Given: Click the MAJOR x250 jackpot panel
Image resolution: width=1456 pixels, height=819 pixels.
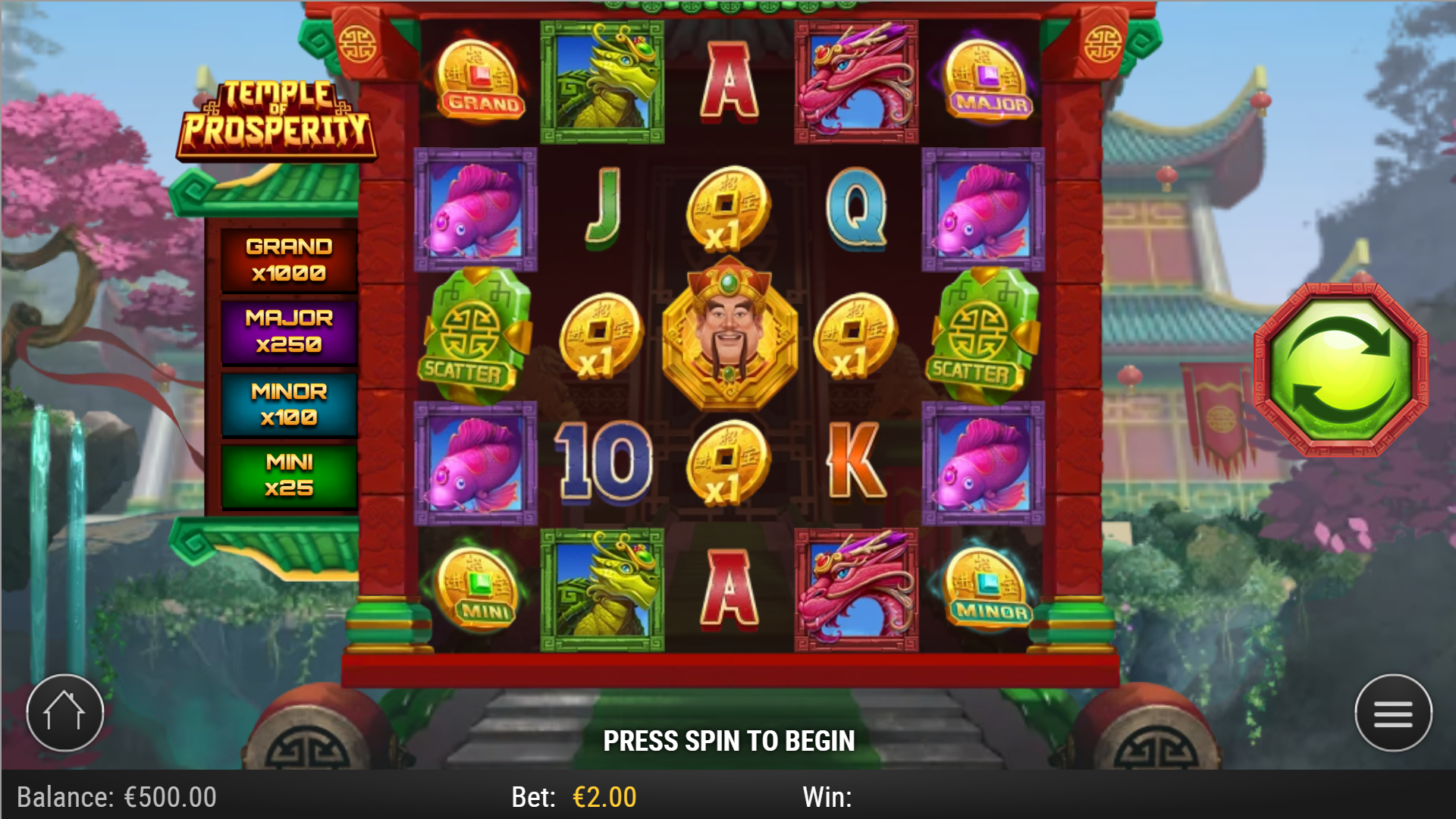Looking at the screenshot, I should (x=289, y=331).
